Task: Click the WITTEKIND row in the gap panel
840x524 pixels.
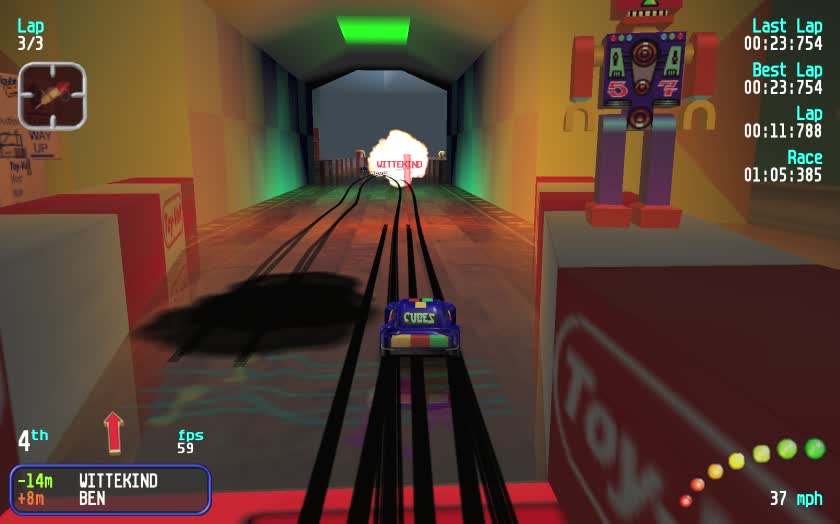Action: point(110,481)
